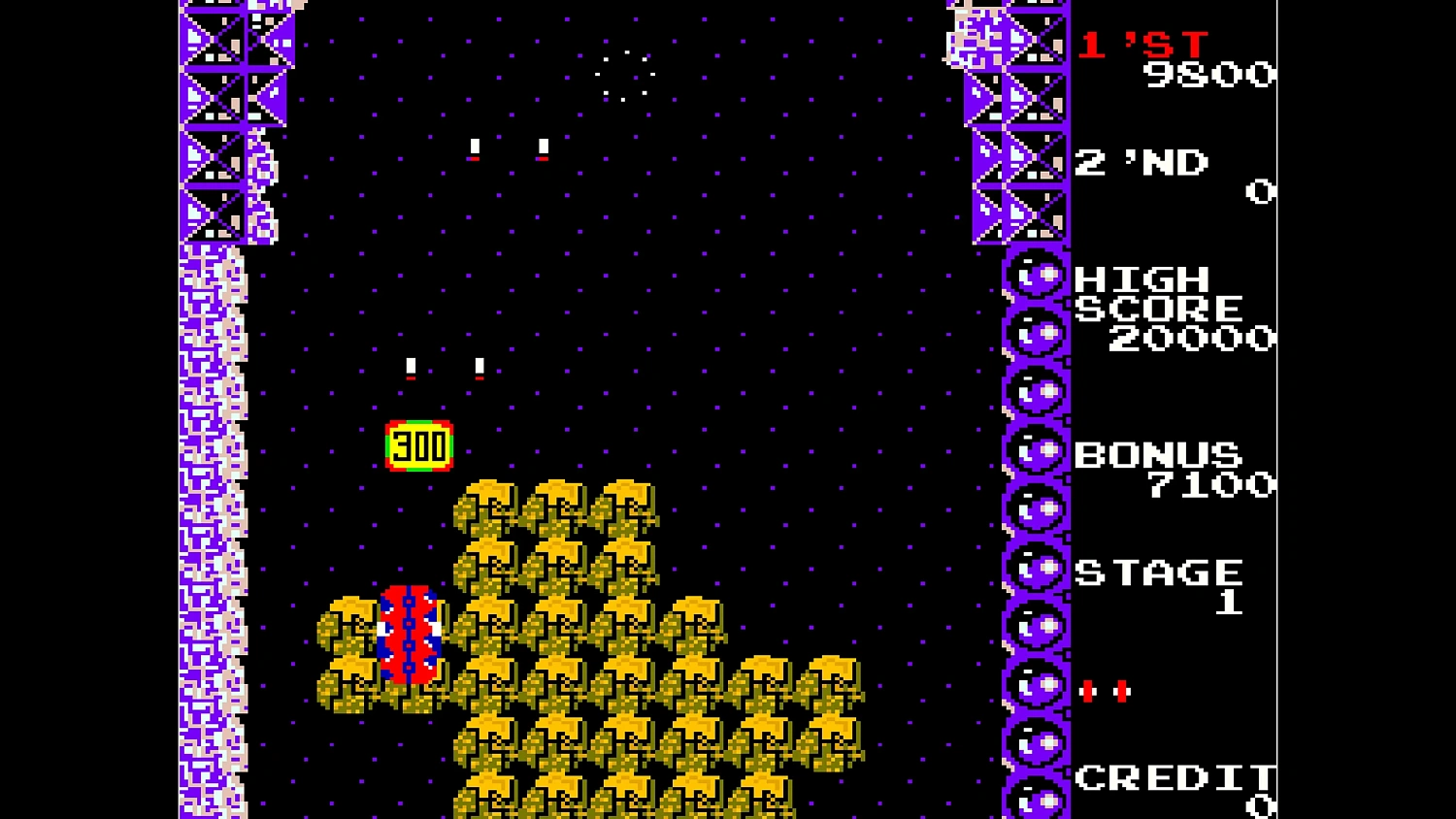
Task: Click the CREDIT label at bottom right
Action: pos(1176,776)
